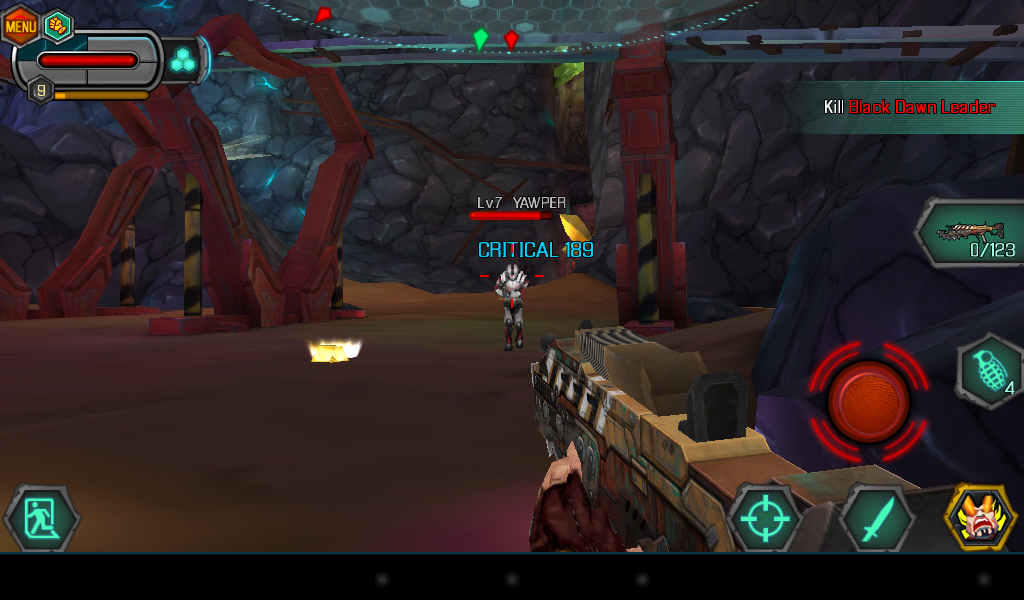Open the orange MENU button
The width and height of the screenshot is (1024, 600).
[20, 25]
